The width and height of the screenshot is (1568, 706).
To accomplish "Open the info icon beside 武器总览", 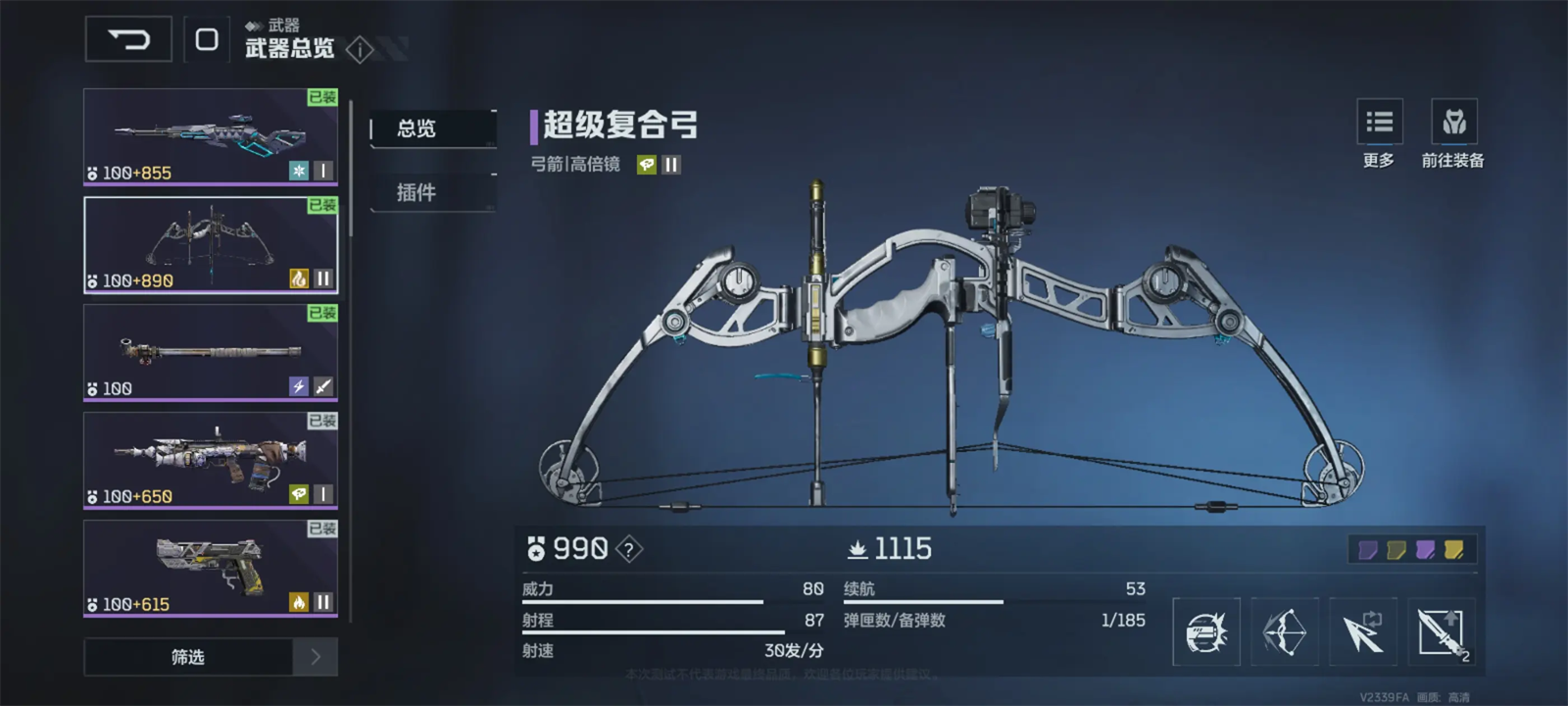I will (x=361, y=51).
